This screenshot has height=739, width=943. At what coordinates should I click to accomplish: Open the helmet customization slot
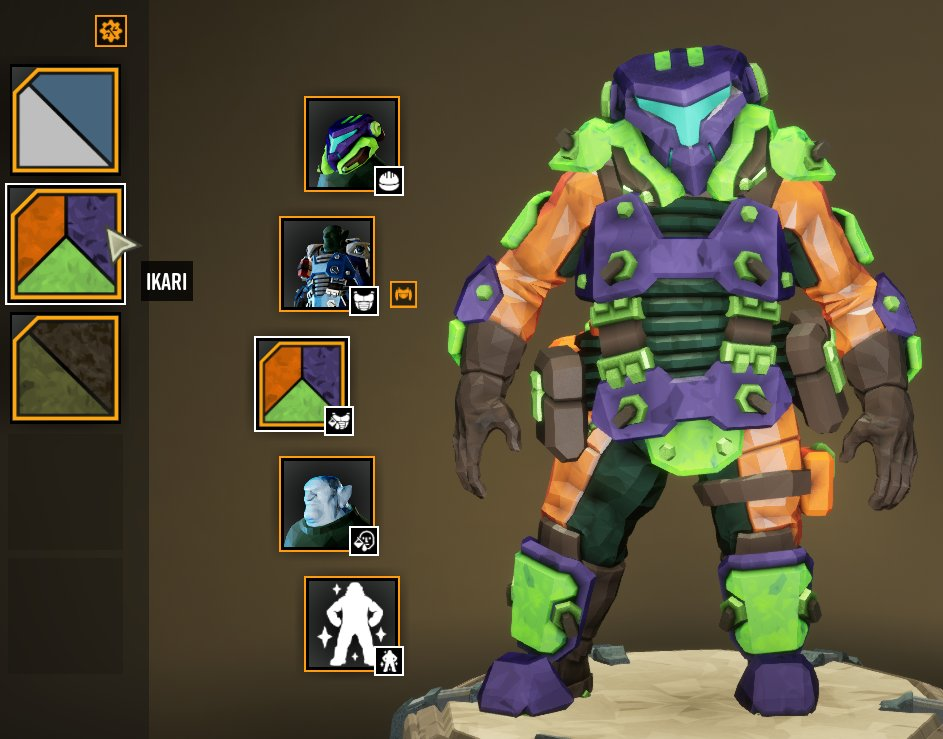click(x=352, y=143)
